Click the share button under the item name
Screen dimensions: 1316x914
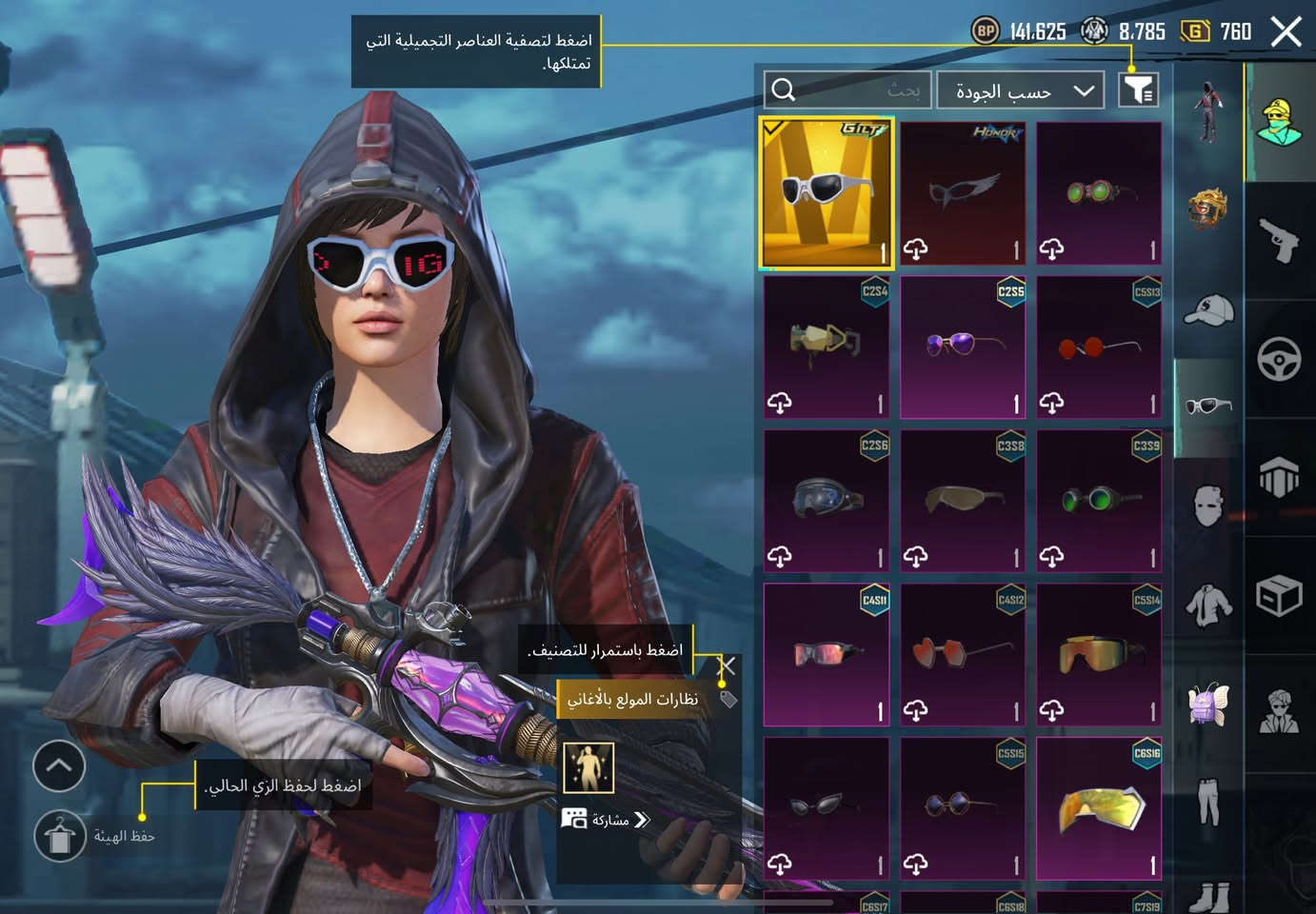click(608, 820)
